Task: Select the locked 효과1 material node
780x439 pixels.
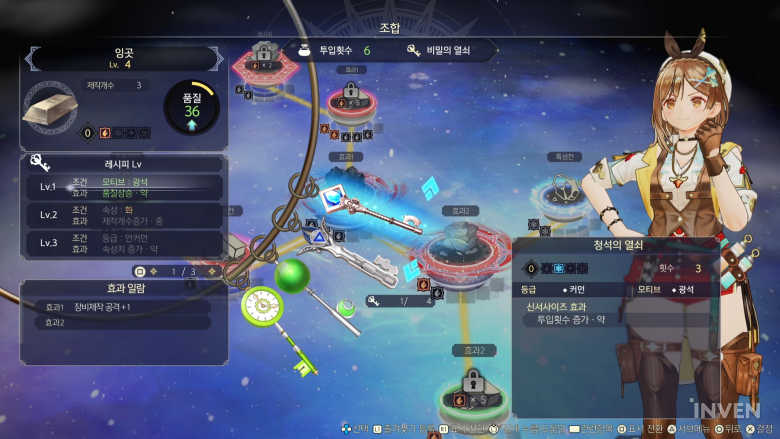Action: [350, 99]
